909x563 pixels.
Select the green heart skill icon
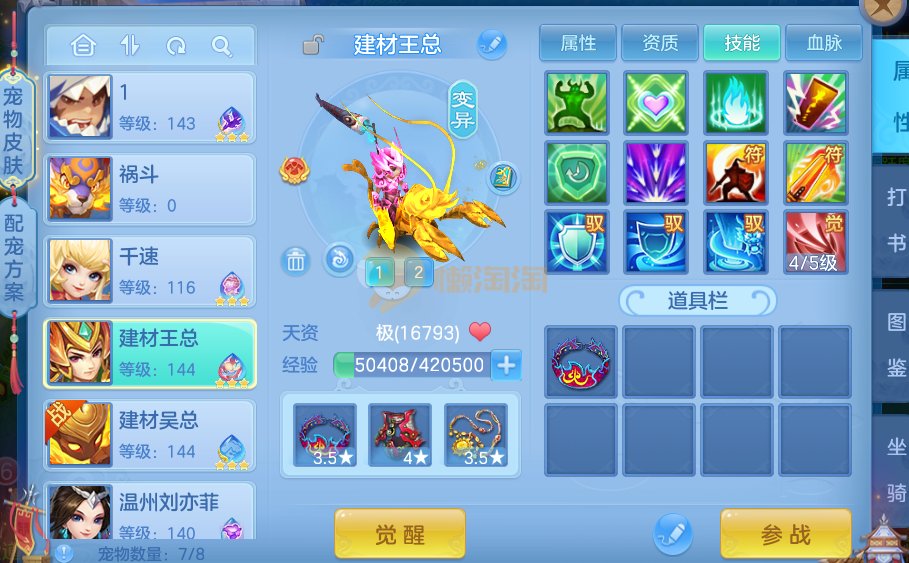click(x=655, y=103)
